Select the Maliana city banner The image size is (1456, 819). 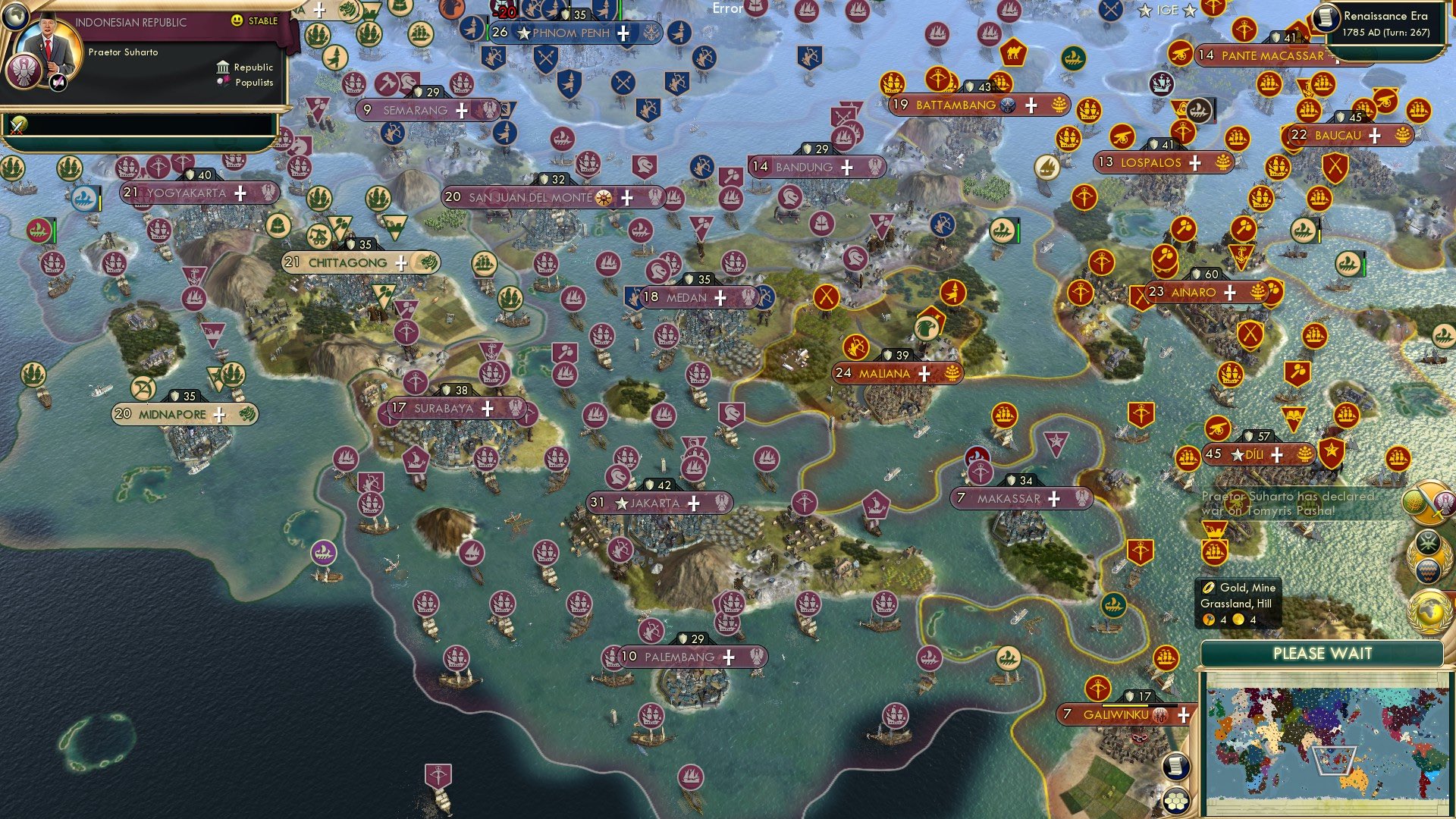pos(895,373)
